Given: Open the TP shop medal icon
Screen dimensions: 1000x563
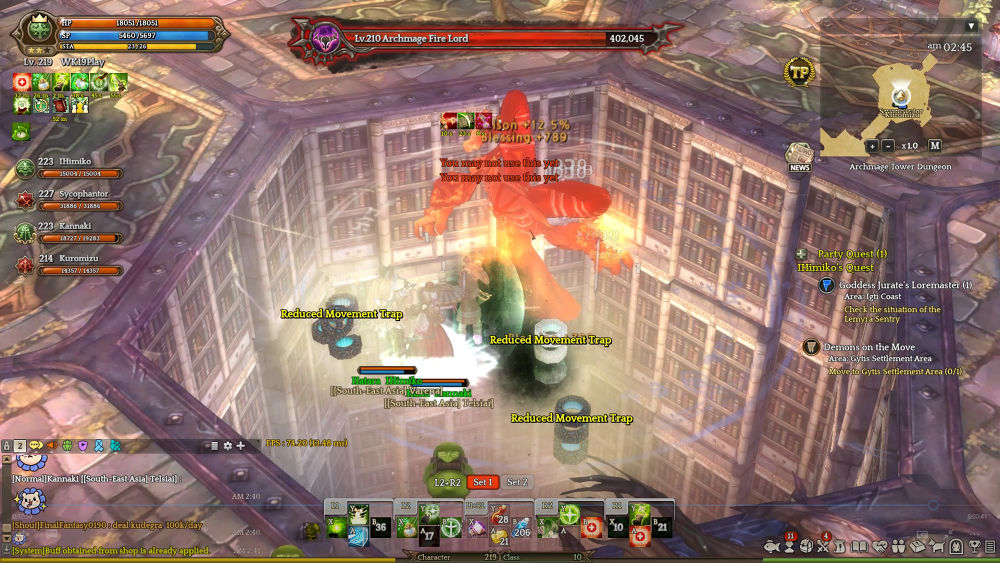Looking at the screenshot, I should [799, 73].
